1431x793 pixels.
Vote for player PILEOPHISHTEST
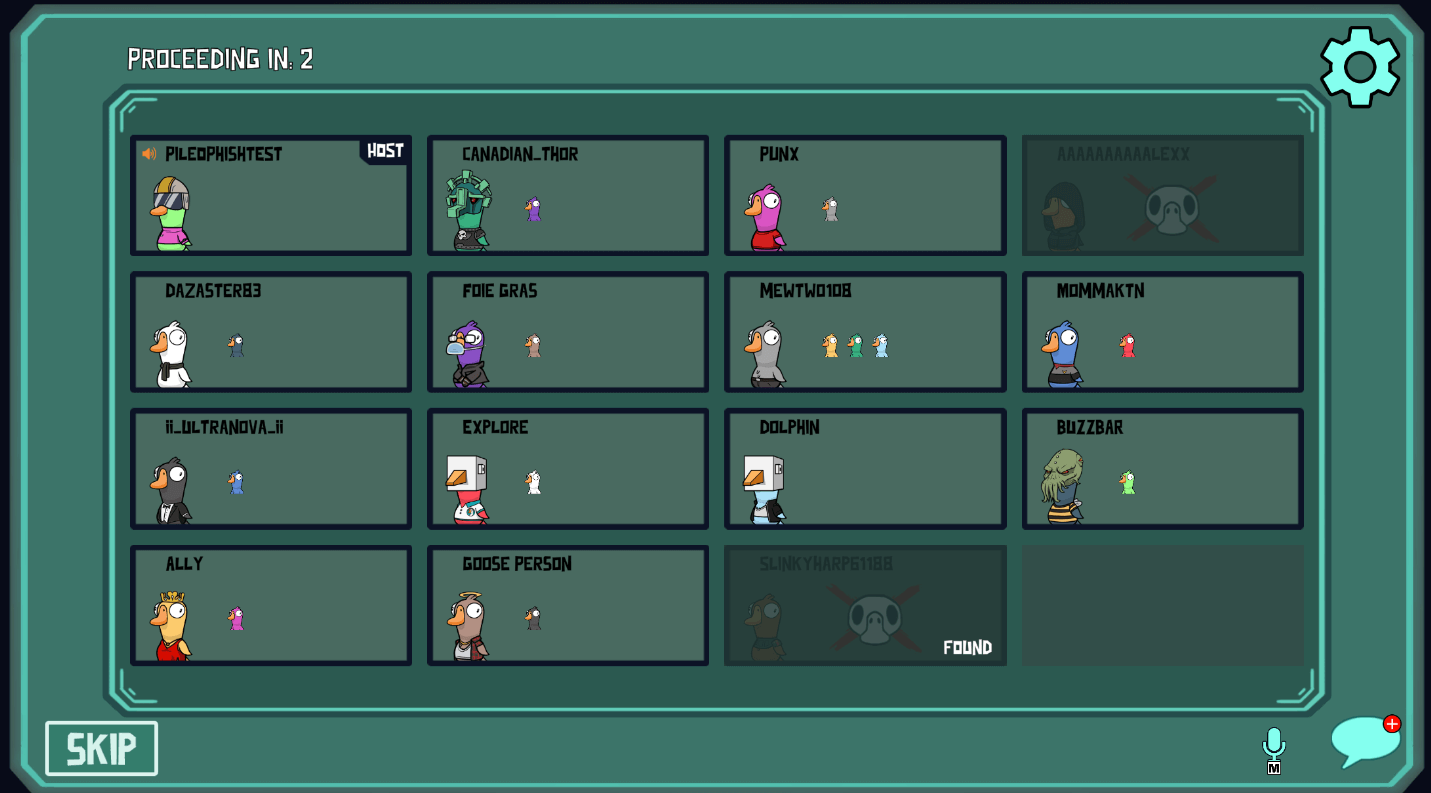point(271,196)
